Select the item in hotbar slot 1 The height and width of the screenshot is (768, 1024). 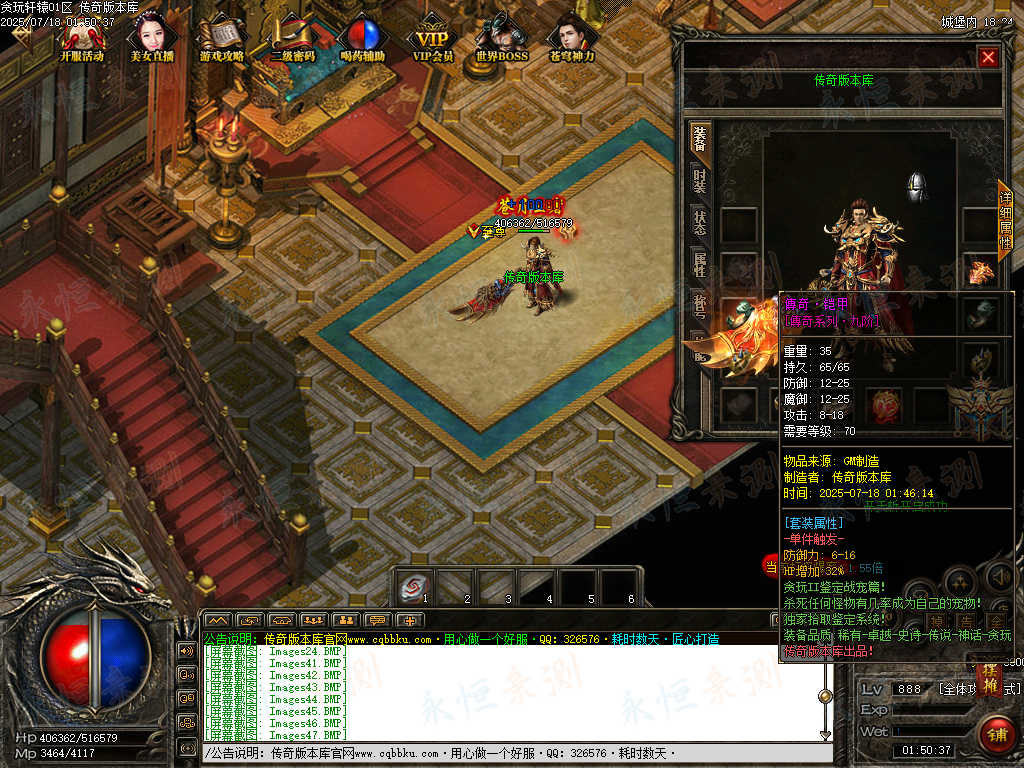[413, 587]
